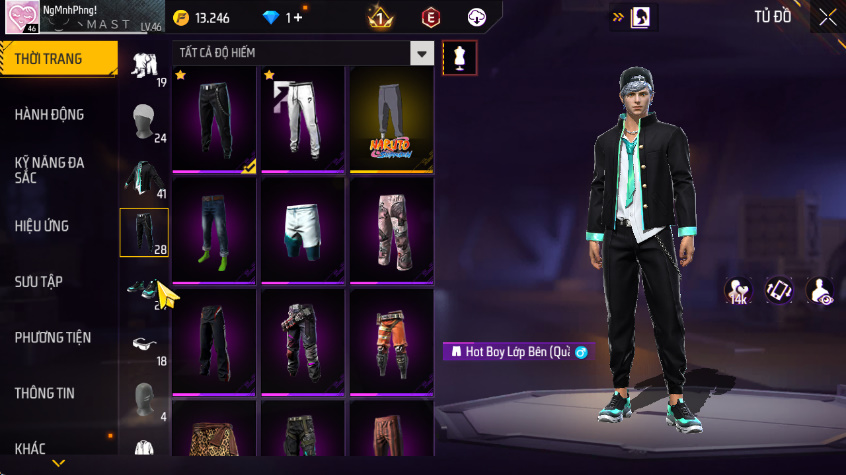Open the Hành Động category
The height and width of the screenshot is (475, 846).
[x=49, y=115]
